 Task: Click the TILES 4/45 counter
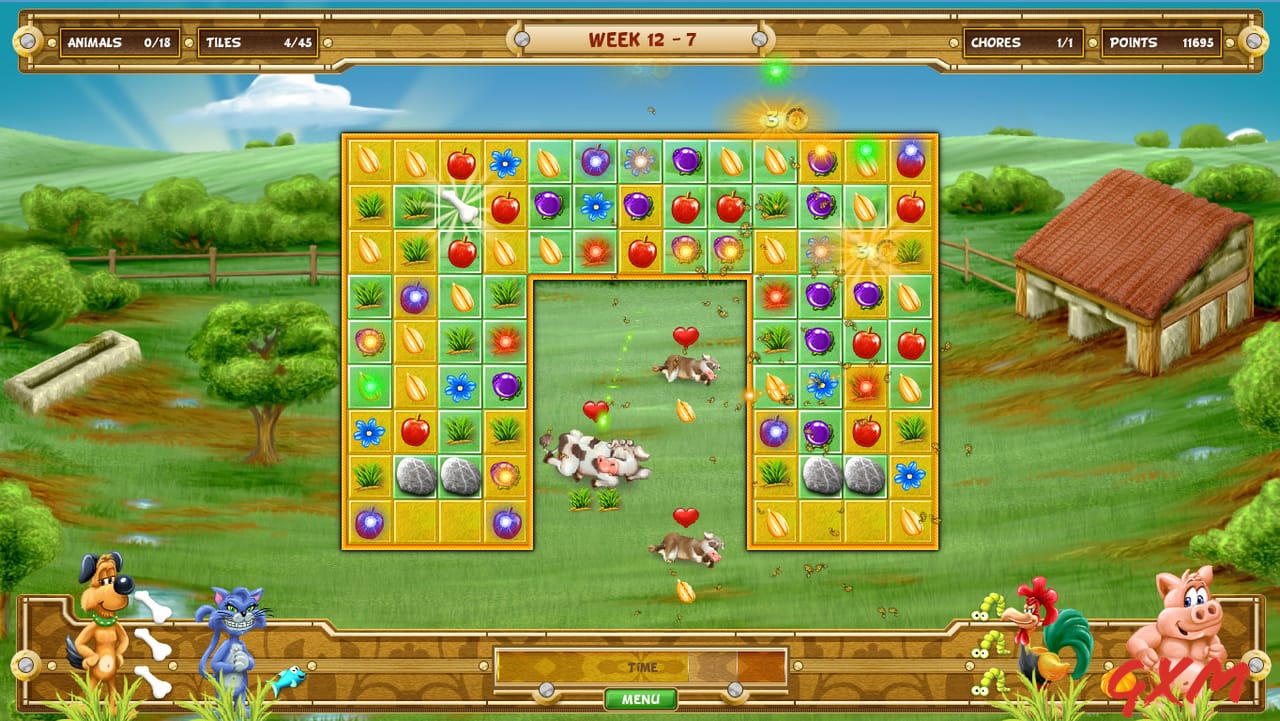point(260,43)
